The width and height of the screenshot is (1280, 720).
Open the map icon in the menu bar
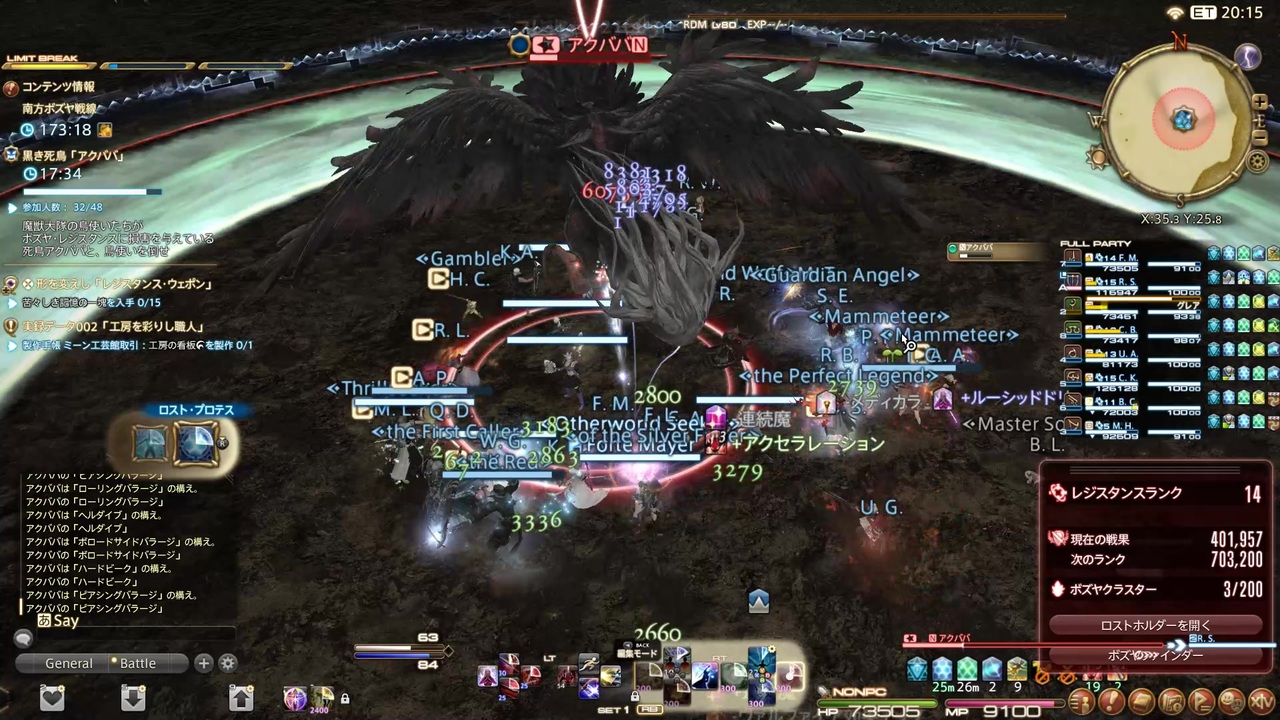[x=1171, y=701]
